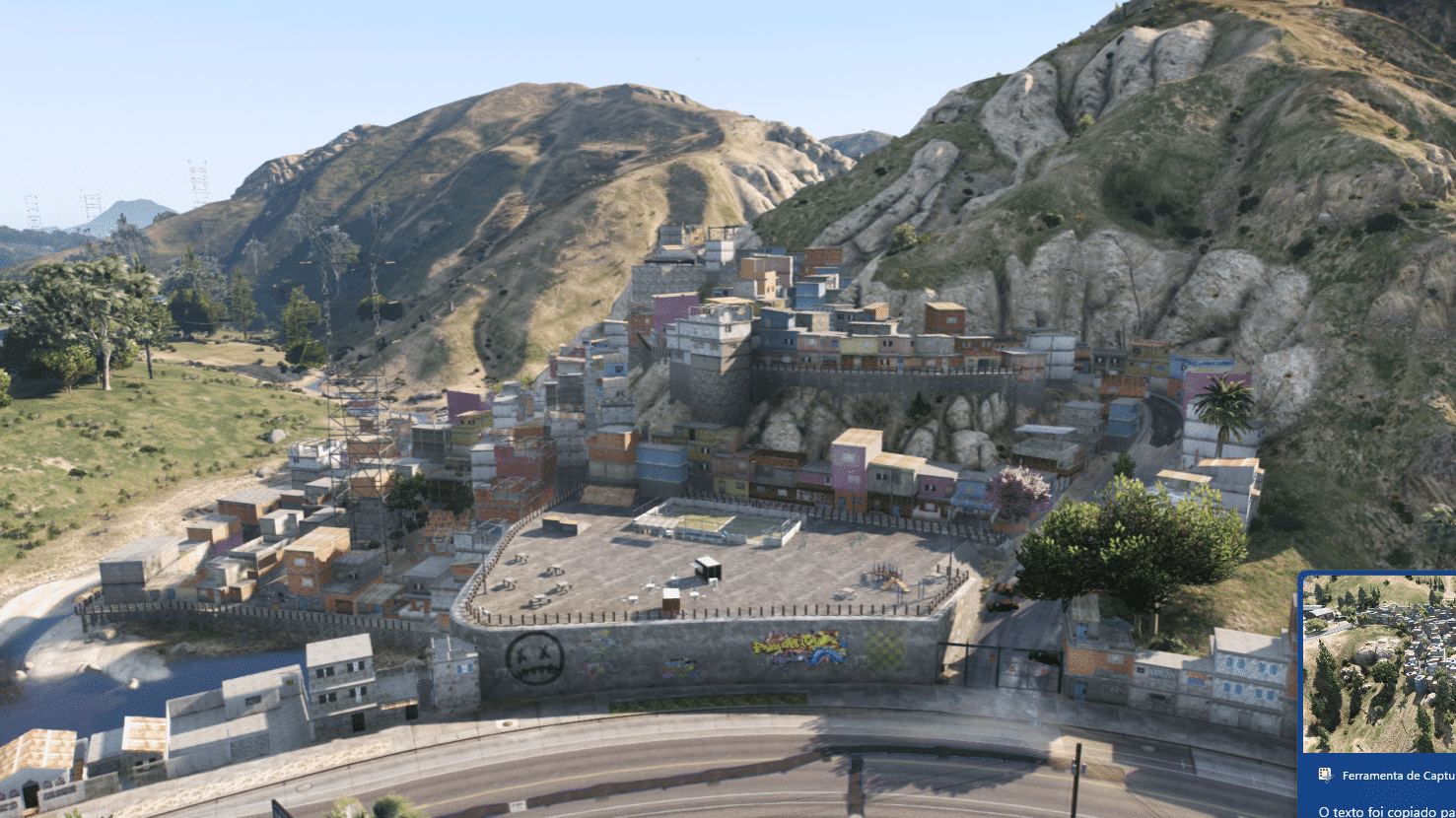Click the Ferramenta de Captura notification title
The height and width of the screenshot is (818, 1456).
[1398, 776]
